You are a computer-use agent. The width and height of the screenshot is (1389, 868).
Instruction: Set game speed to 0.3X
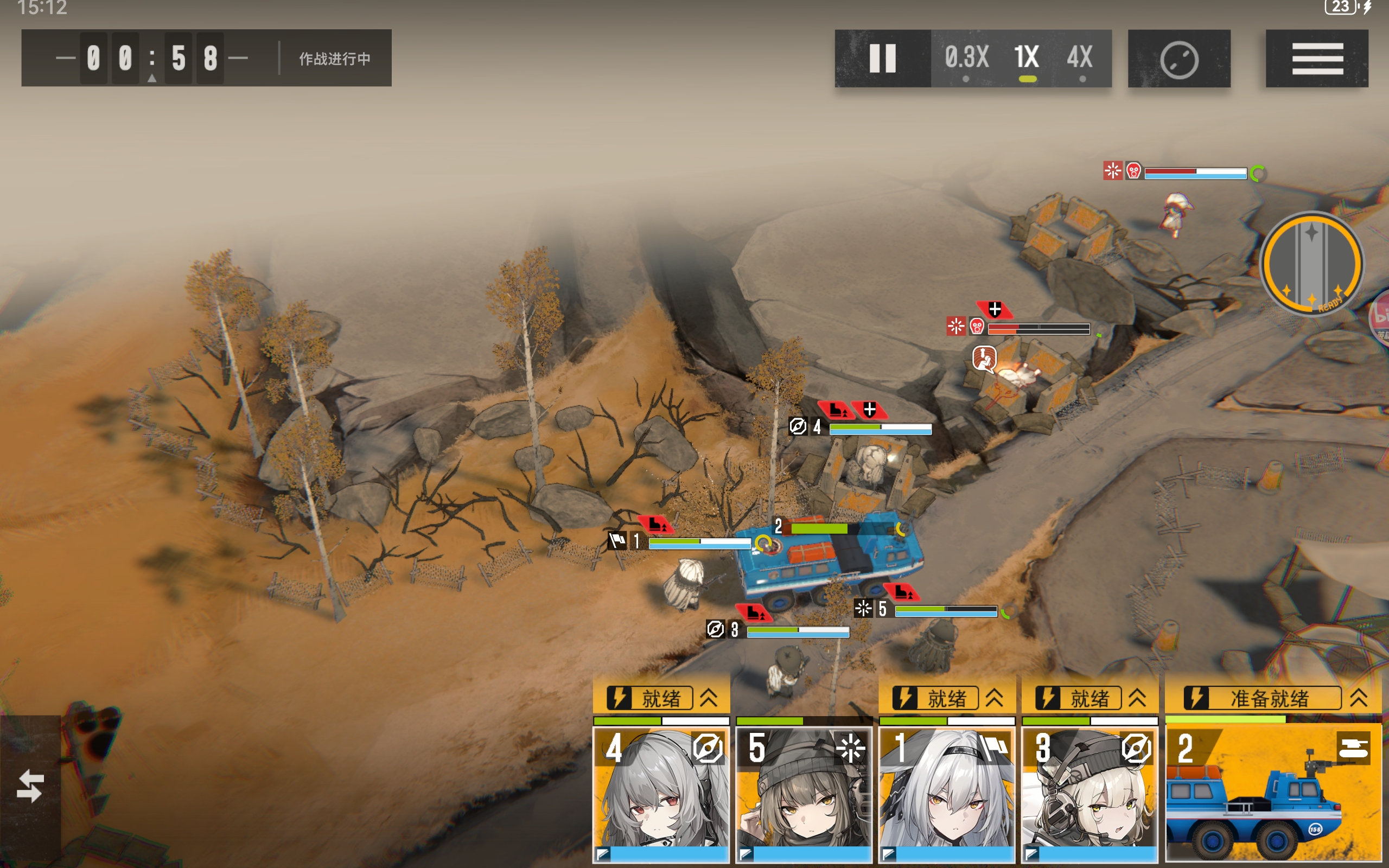coord(966,59)
